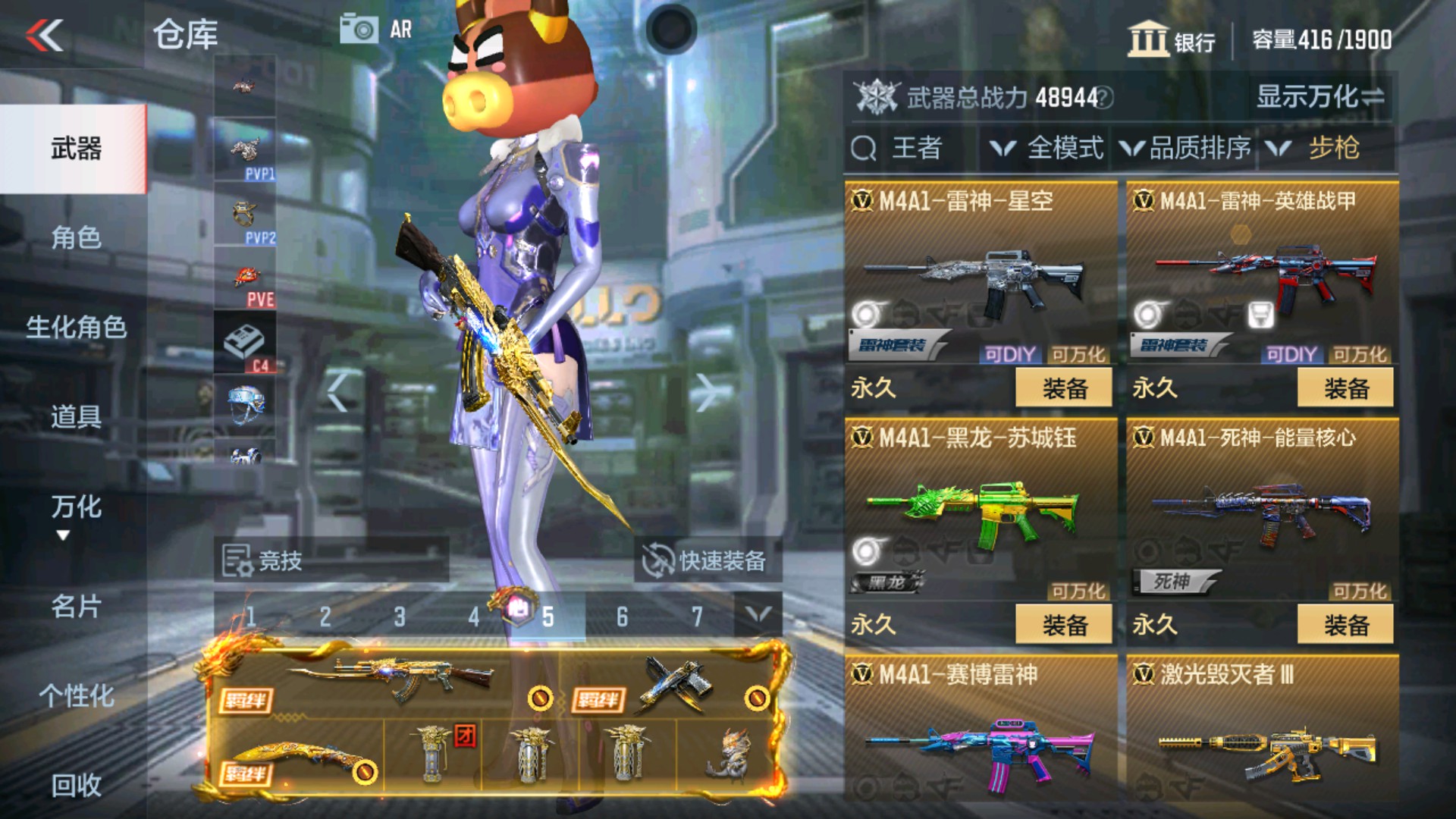Click the search magnifier beside 王者
Viewport: 1456px width, 819px height.
pyautogui.click(x=864, y=148)
